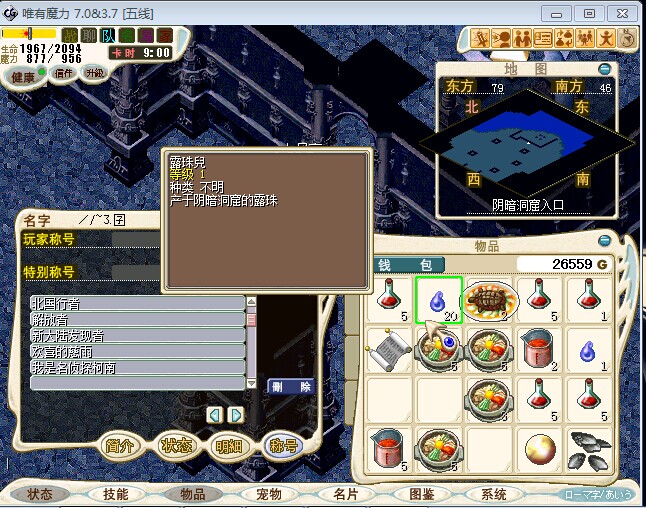Open the 图鉴 encyclopedia menu
The width and height of the screenshot is (646, 508).
click(x=421, y=494)
